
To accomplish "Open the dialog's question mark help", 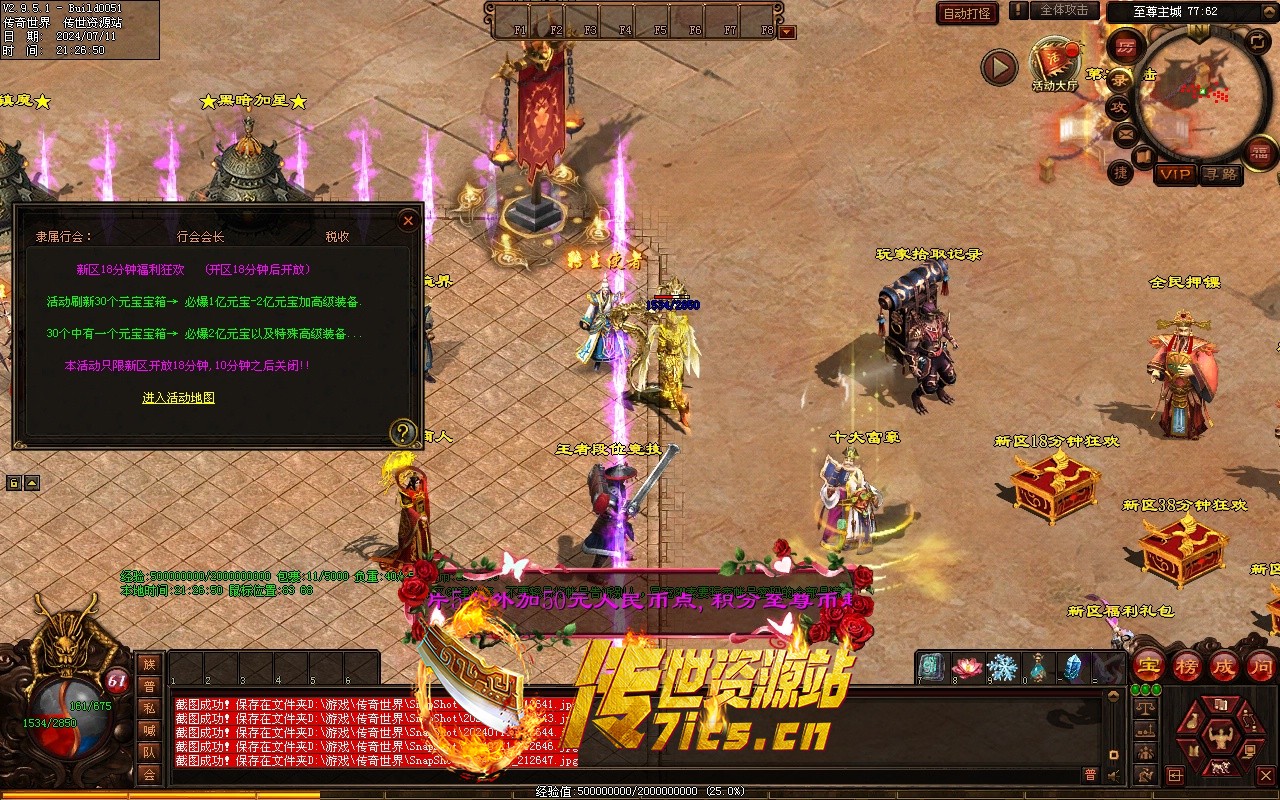I will 402,432.
